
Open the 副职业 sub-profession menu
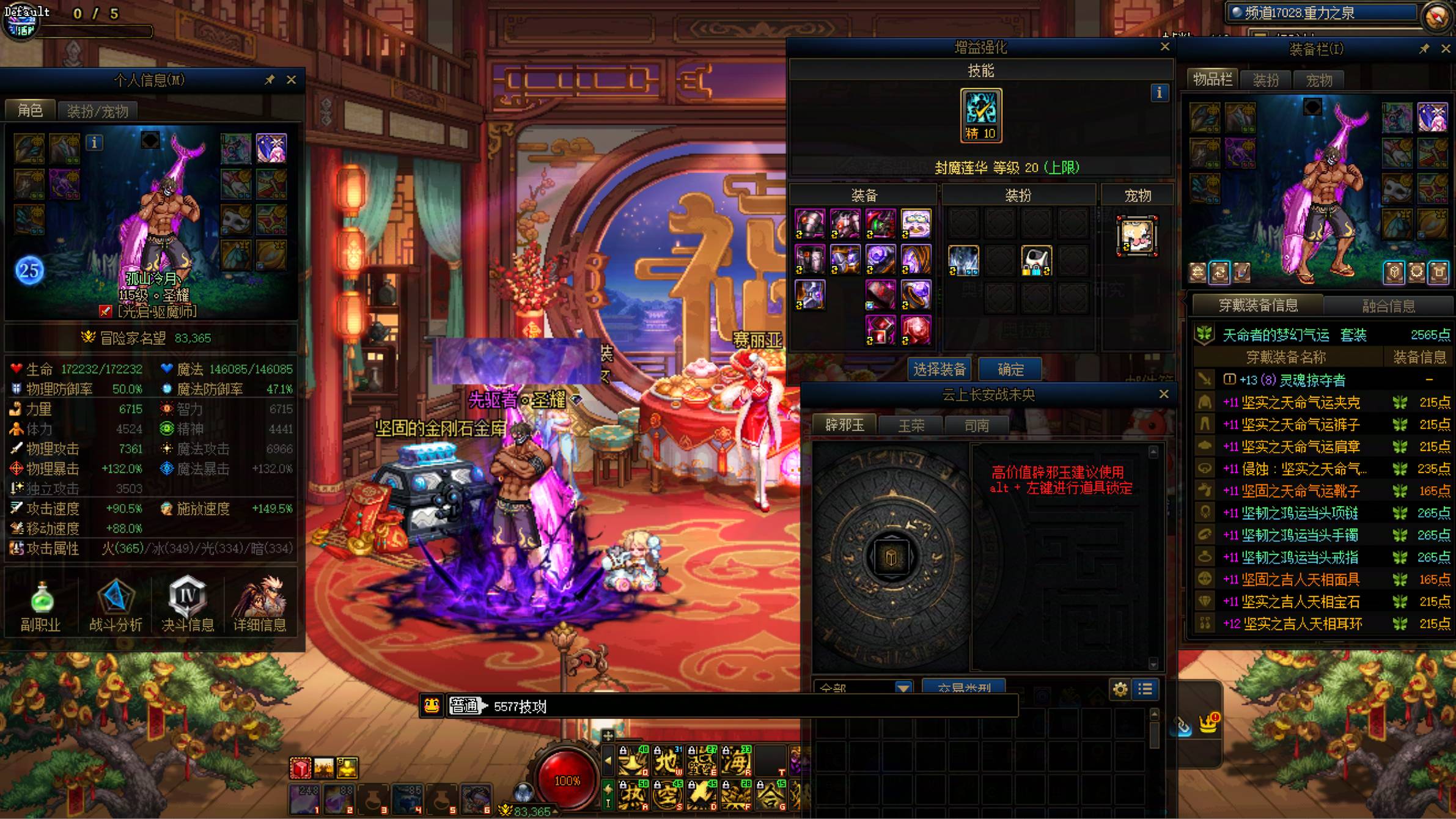[41, 606]
